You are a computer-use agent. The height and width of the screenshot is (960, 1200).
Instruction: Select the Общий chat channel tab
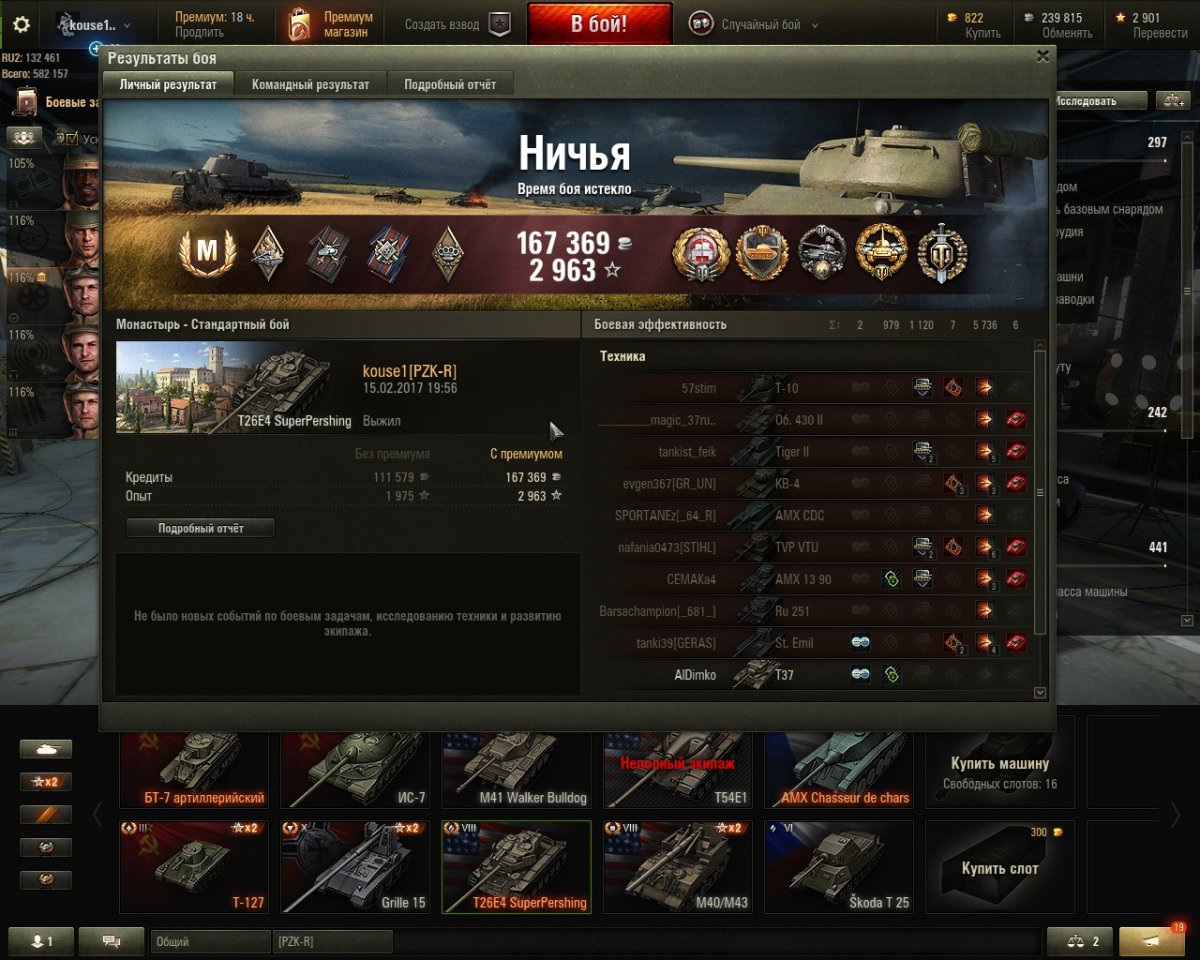coord(210,942)
